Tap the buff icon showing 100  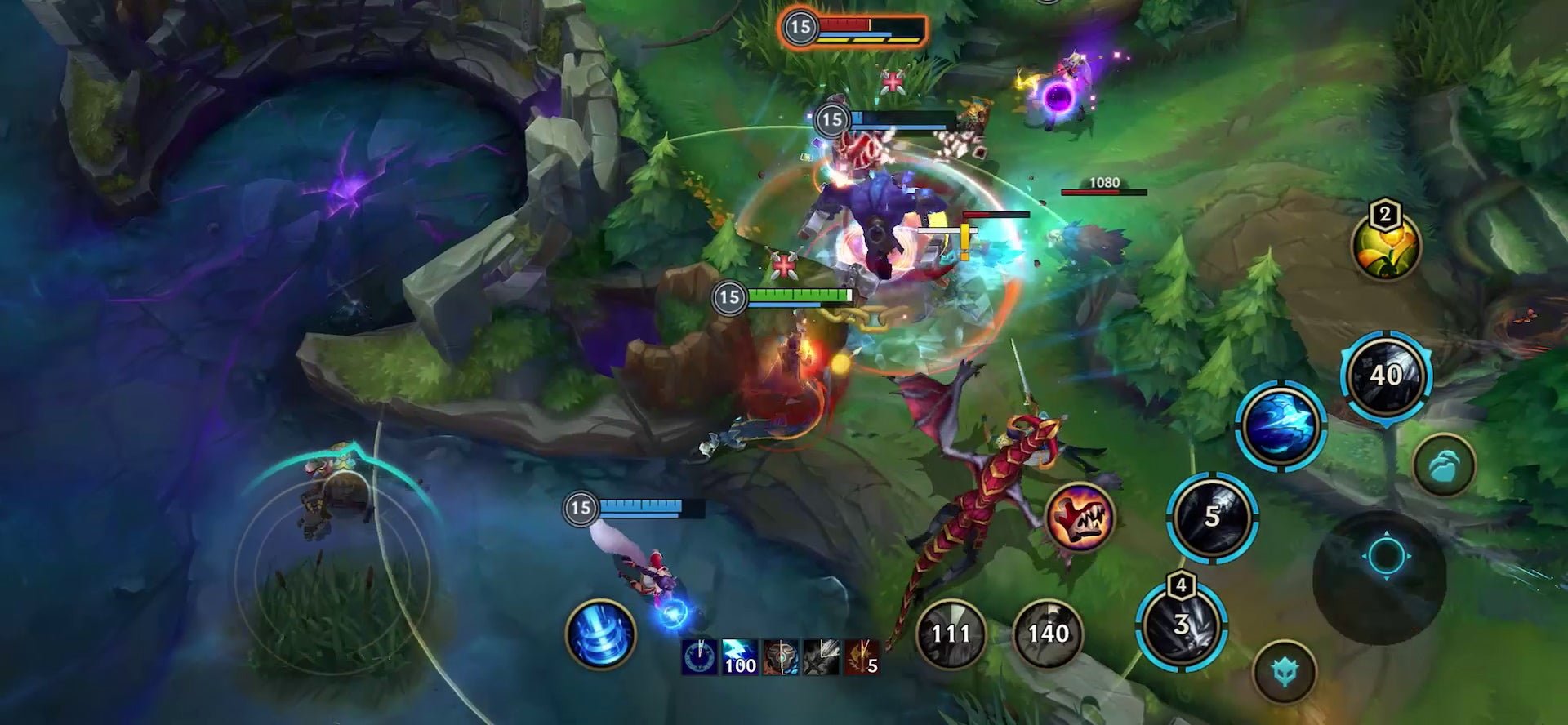tap(739, 658)
